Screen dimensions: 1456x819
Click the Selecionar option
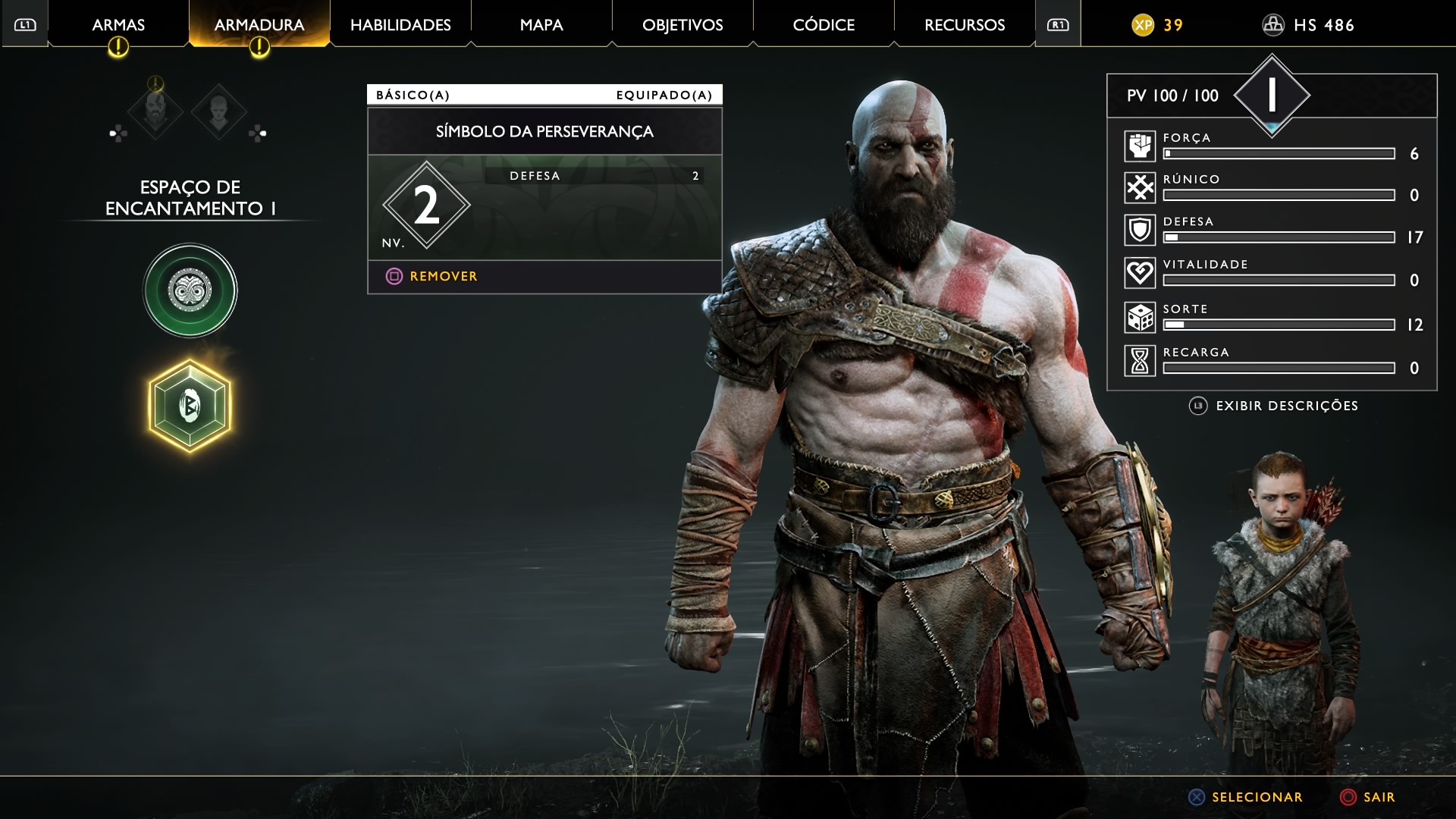(x=1256, y=797)
